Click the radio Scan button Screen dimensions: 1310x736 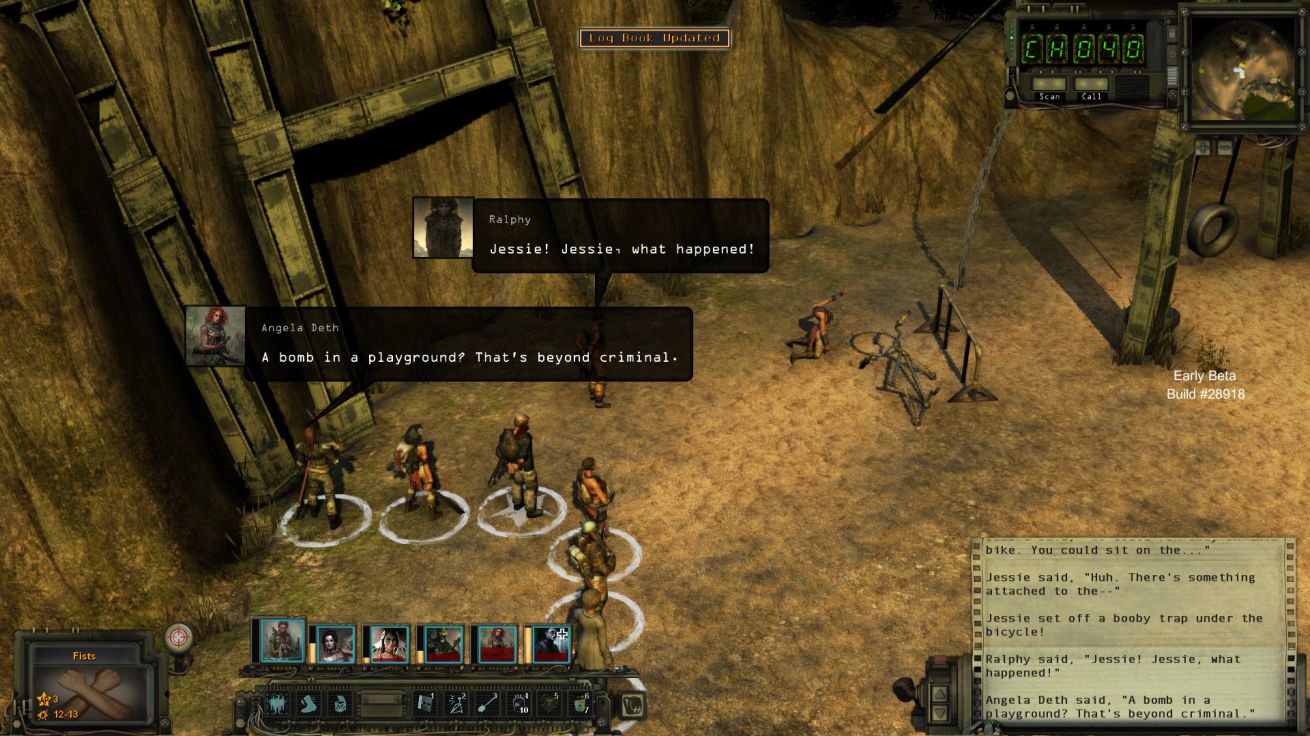(x=1049, y=85)
